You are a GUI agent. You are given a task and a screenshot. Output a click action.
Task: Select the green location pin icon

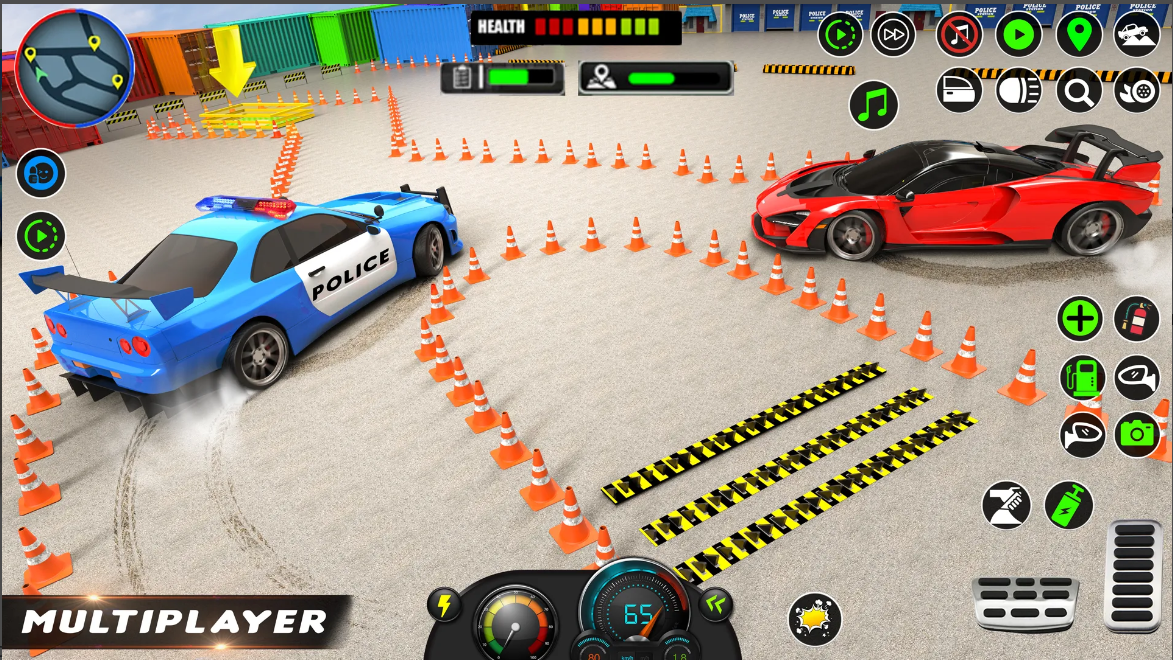point(1078,36)
